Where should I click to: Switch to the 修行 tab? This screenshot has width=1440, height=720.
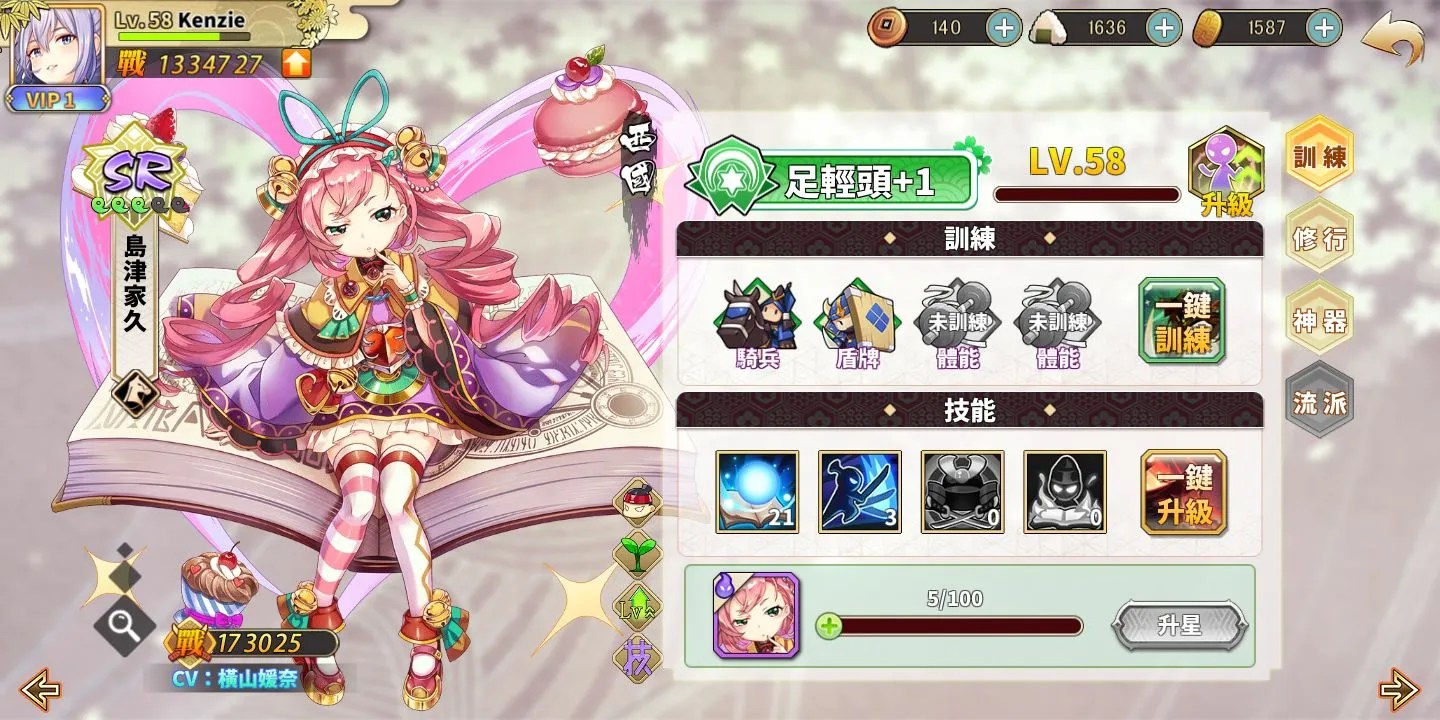1320,239
